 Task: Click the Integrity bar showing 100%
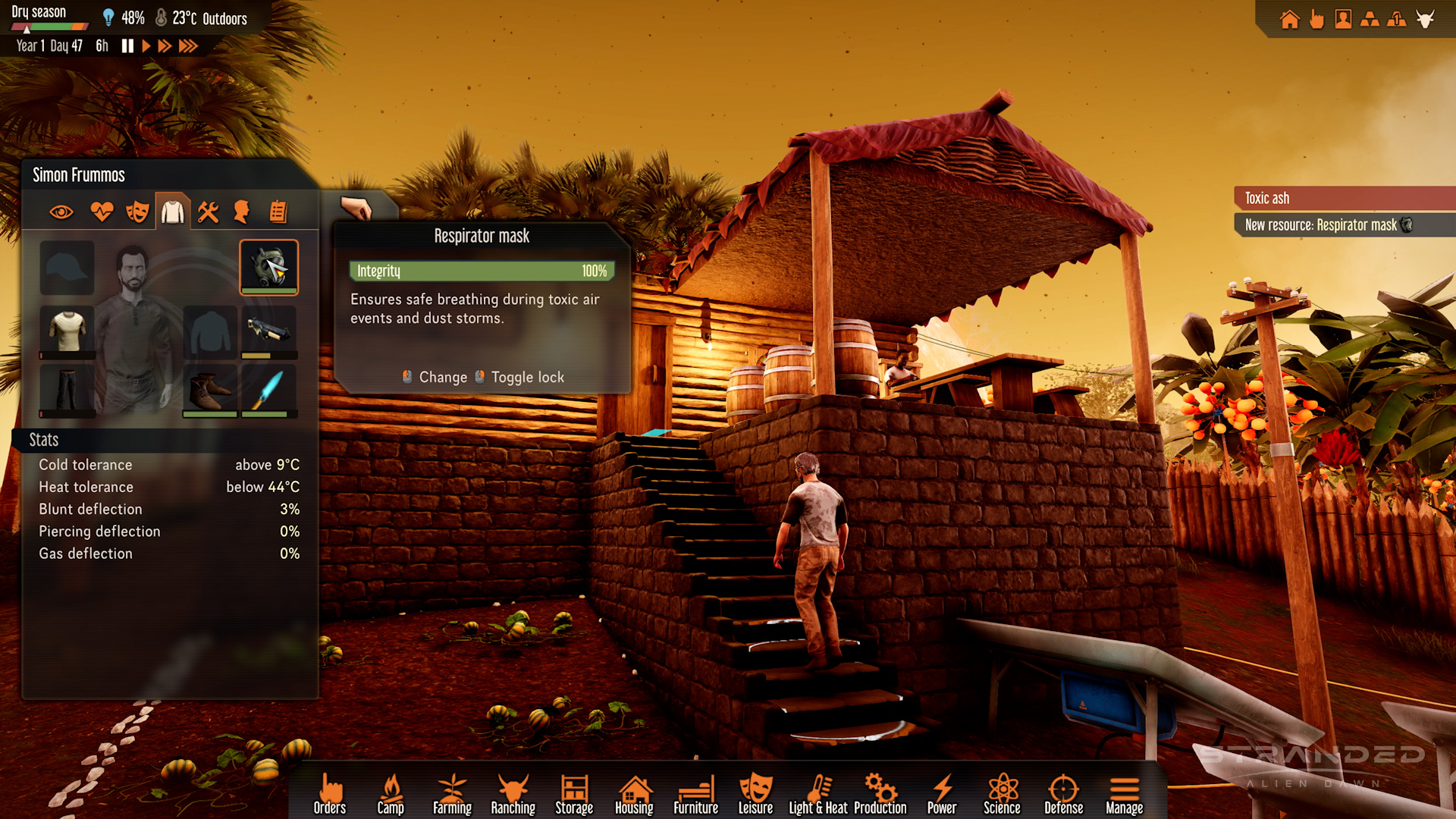click(481, 271)
